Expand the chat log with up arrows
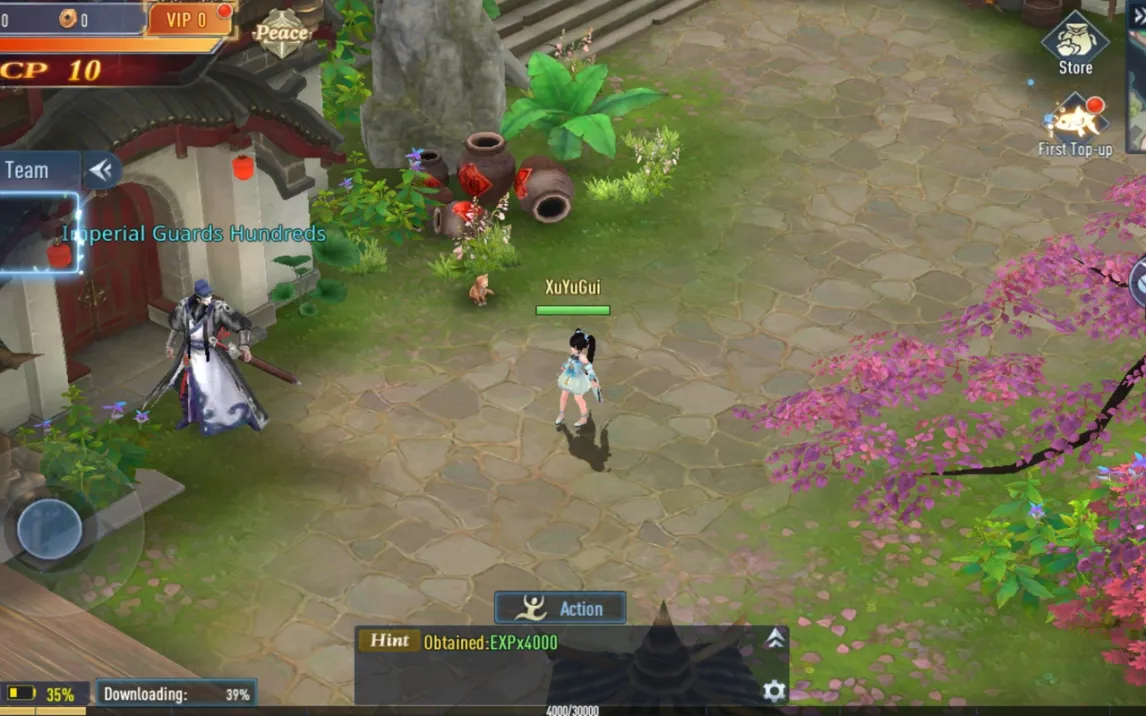This screenshot has width=1146, height=716. [x=775, y=640]
